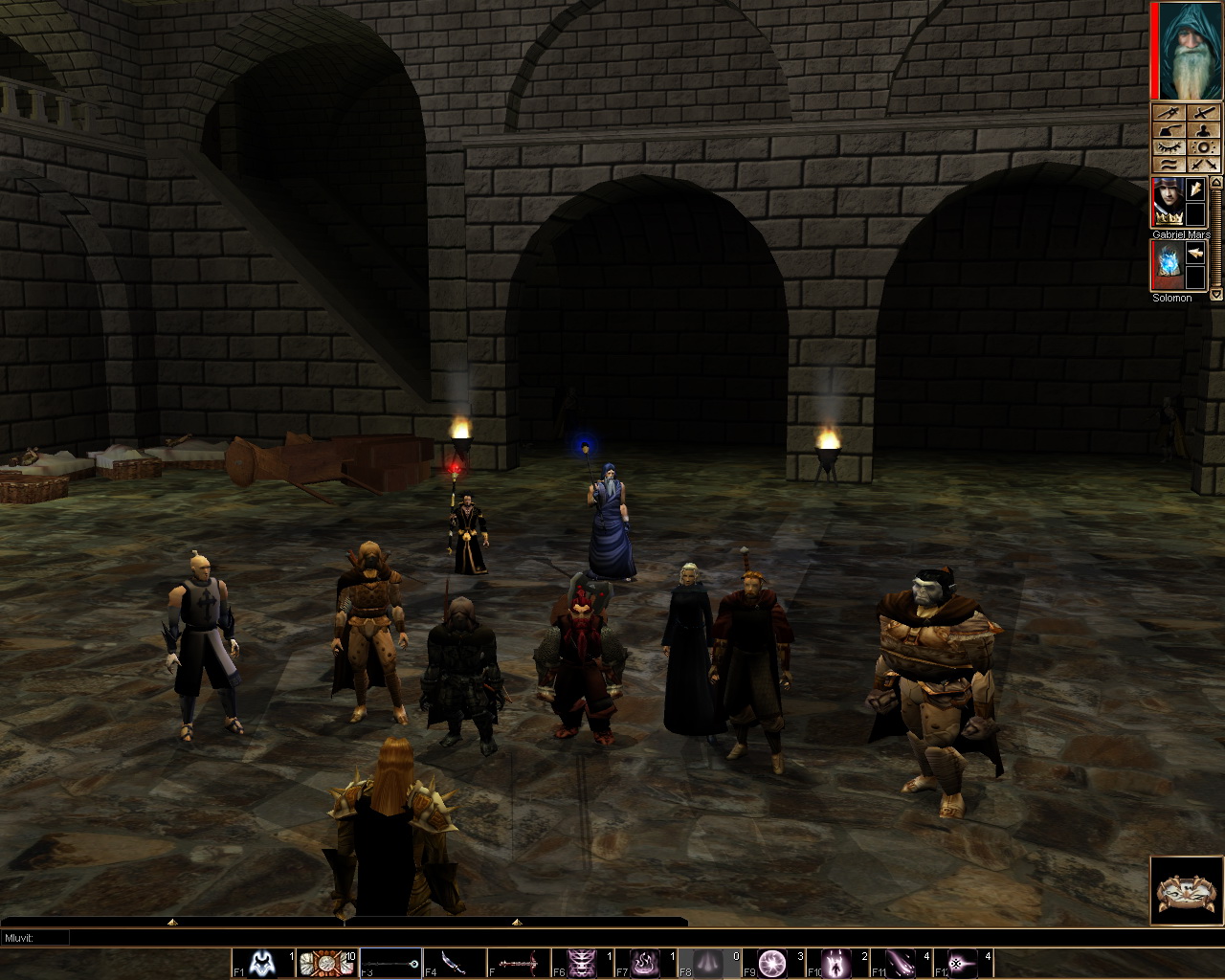The image size is (1225, 980).
Task: Toggle the closed-eye mode button
Action: click(x=1168, y=147)
